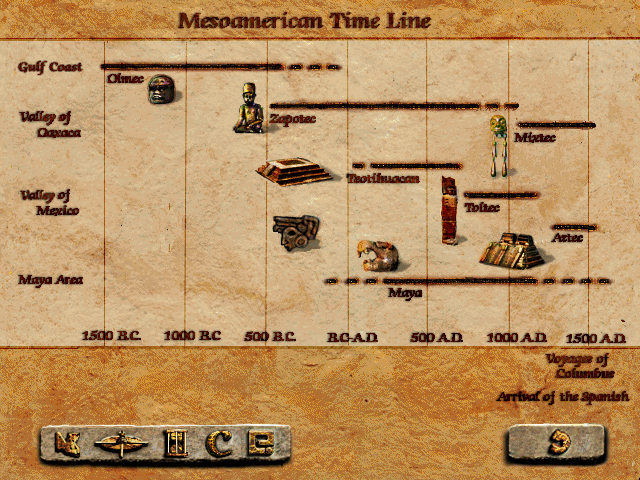Screen dimensions: 640x480
Task: Select the Olmec stone head artifact
Action: pos(161,90)
